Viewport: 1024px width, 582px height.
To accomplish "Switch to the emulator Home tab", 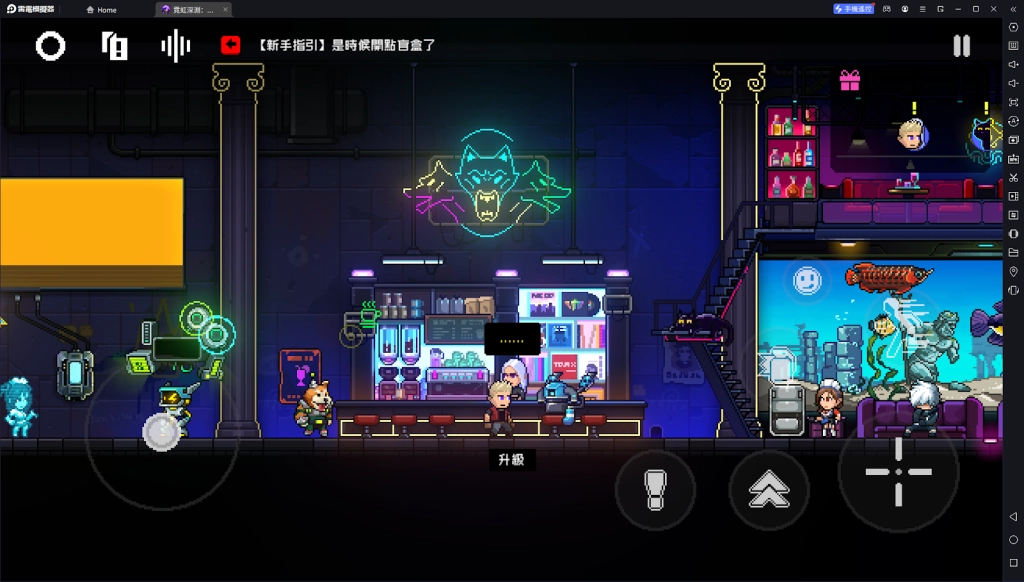I will click(101, 9).
